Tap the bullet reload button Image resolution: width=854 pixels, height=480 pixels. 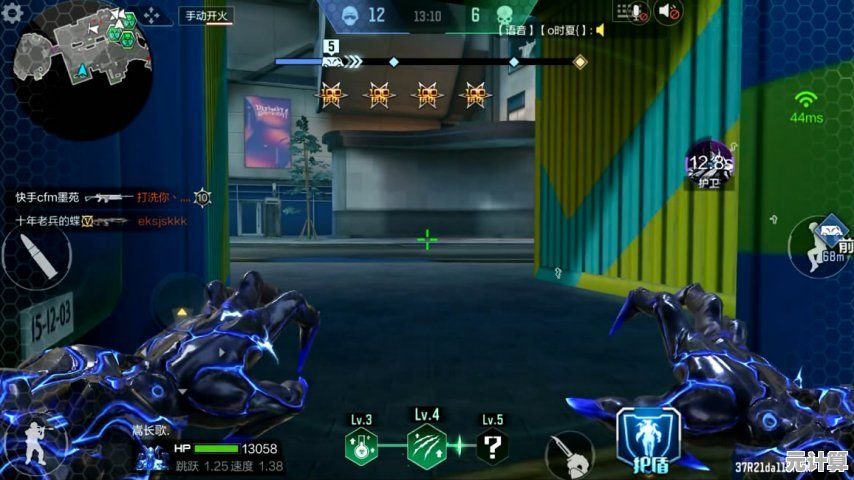pyautogui.click(x=37, y=258)
